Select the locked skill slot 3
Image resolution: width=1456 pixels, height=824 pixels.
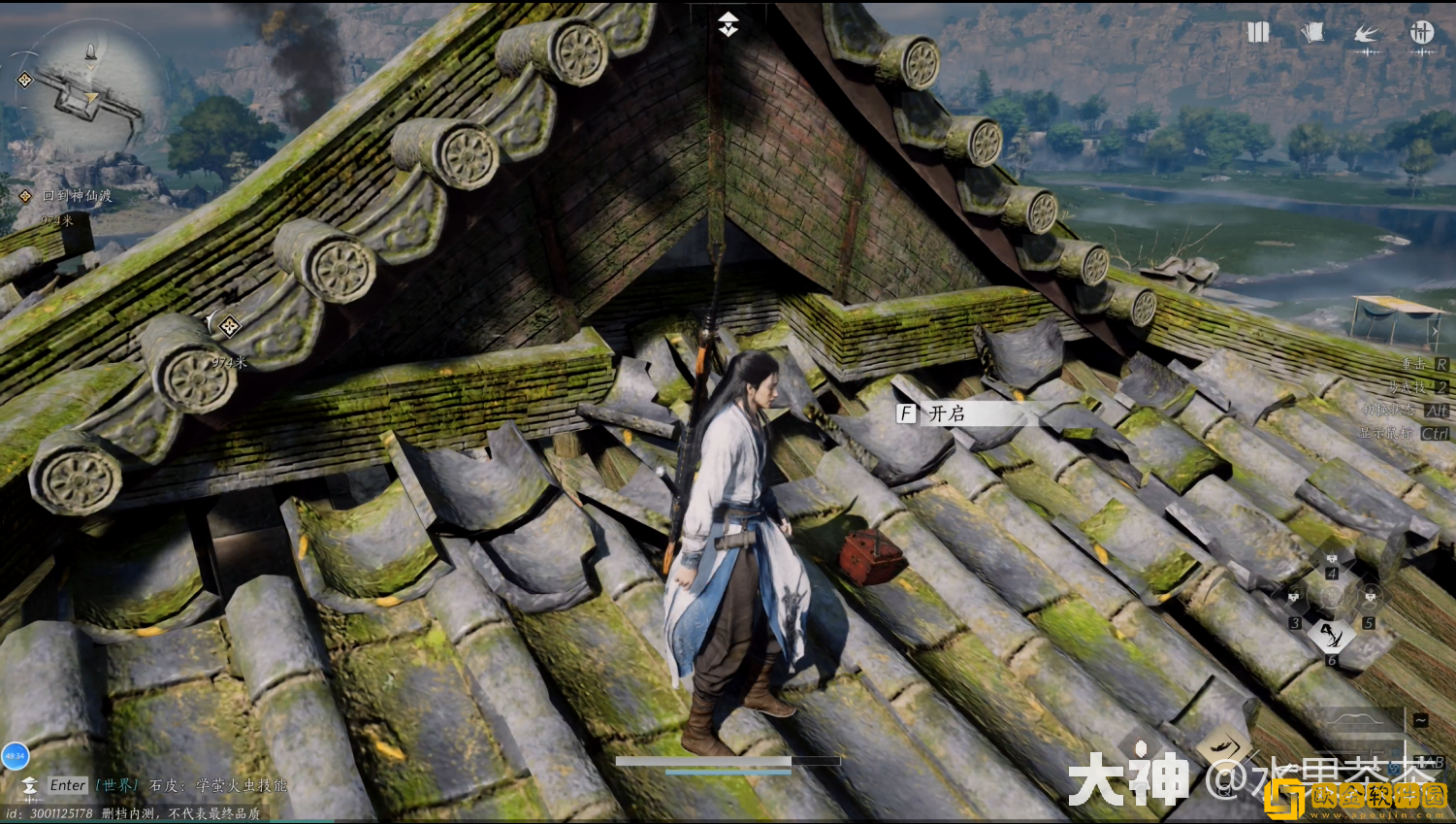(1294, 598)
